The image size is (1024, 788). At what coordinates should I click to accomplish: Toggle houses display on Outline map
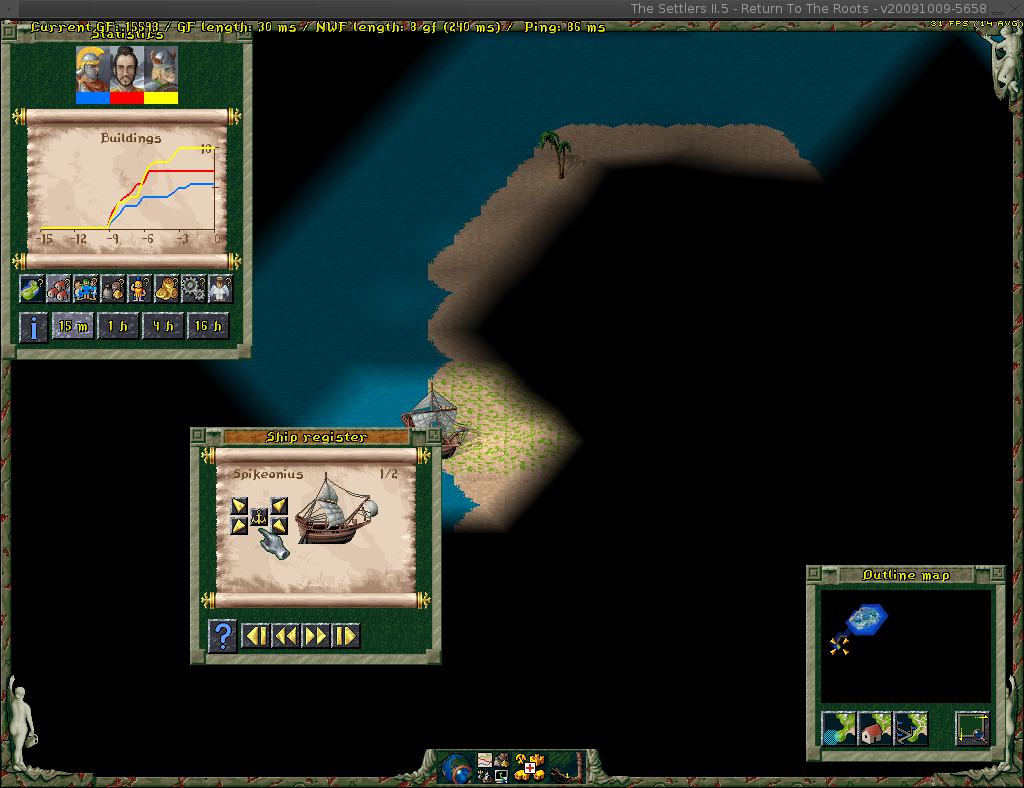pyautogui.click(x=875, y=729)
